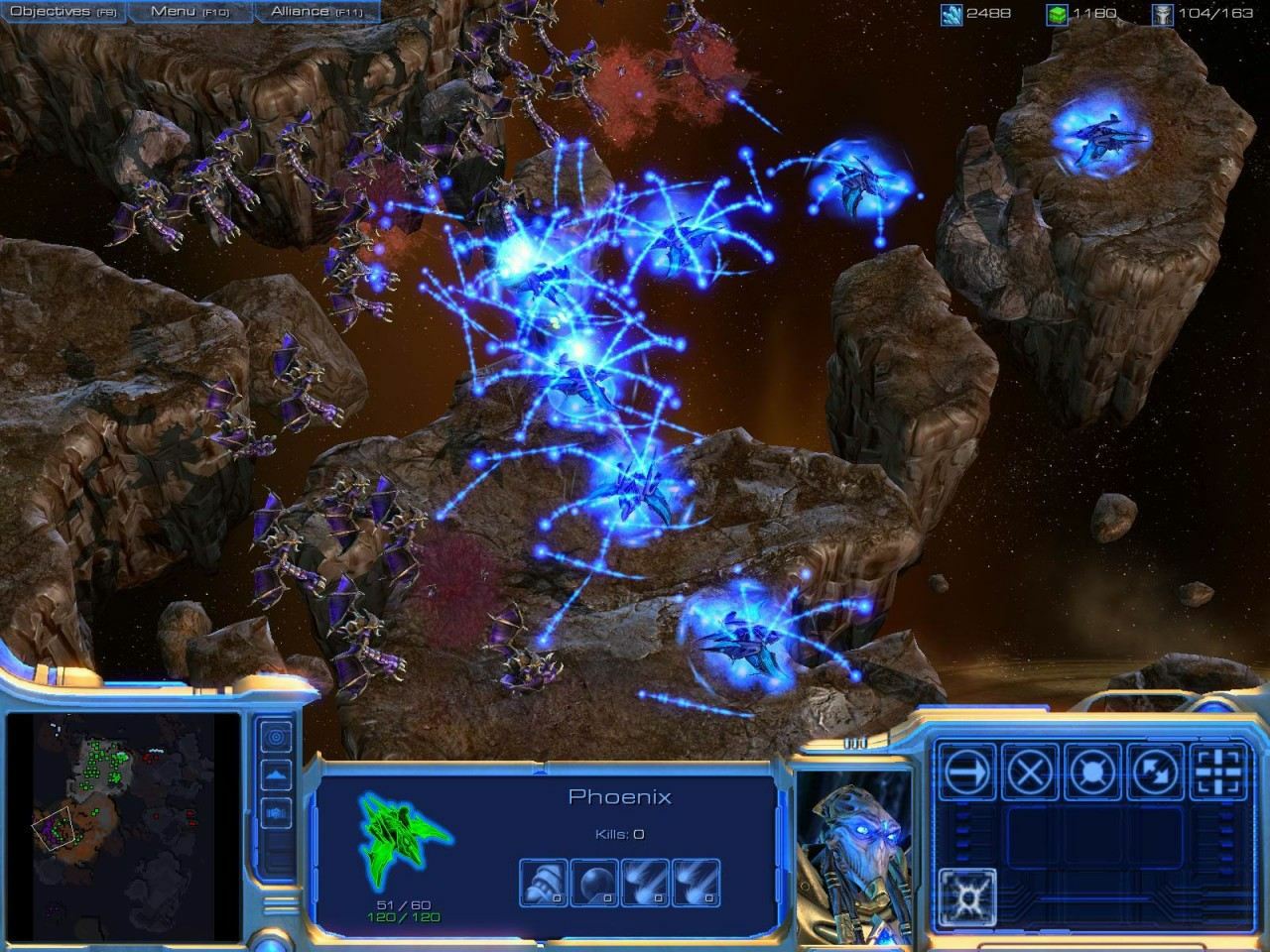1270x952 pixels.
Task: Click the Phoenix unit name label
Action: click(x=620, y=796)
